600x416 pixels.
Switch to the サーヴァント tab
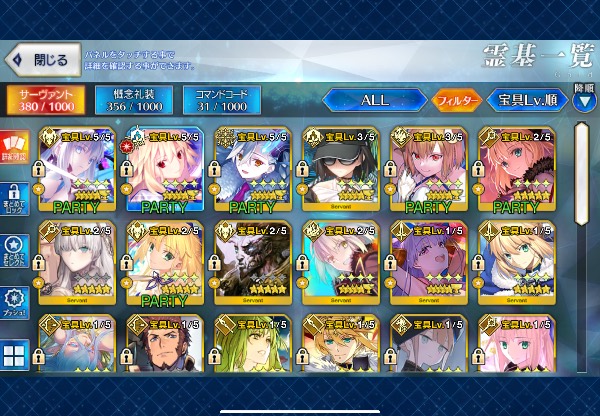coord(45,99)
